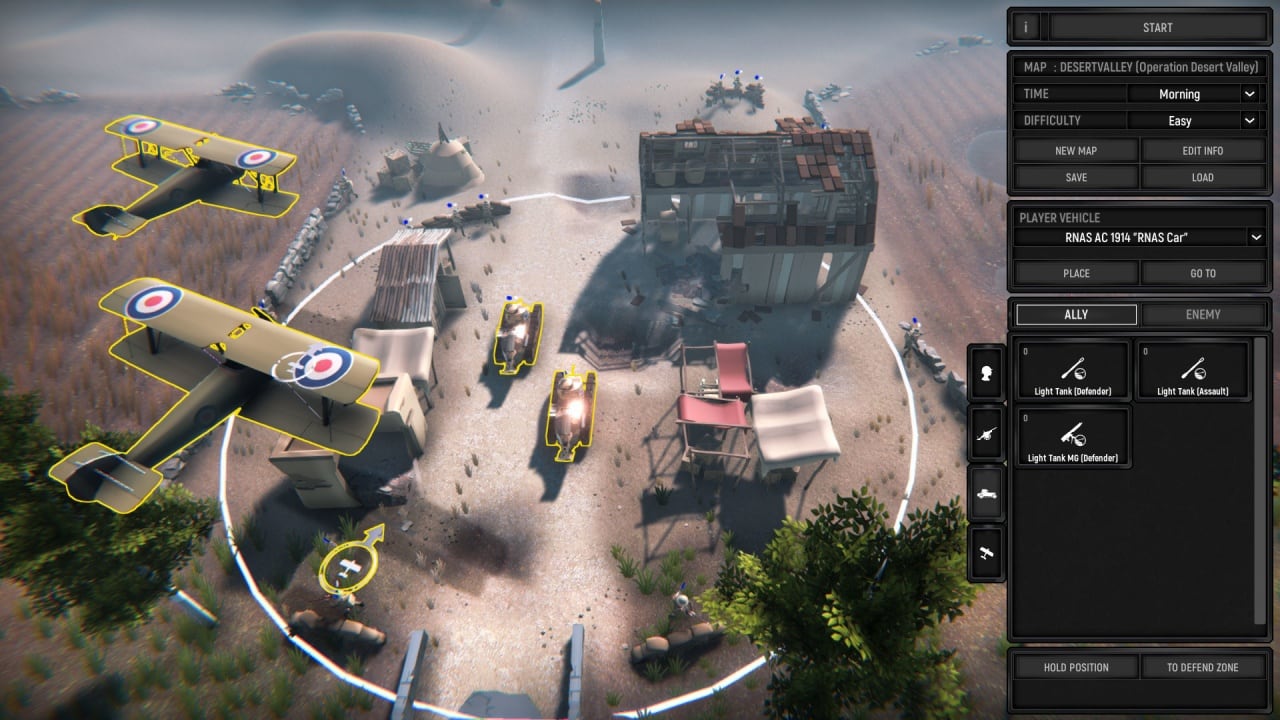Click the START button
Image resolution: width=1280 pixels, height=720 pixels.
(1157, 27)
